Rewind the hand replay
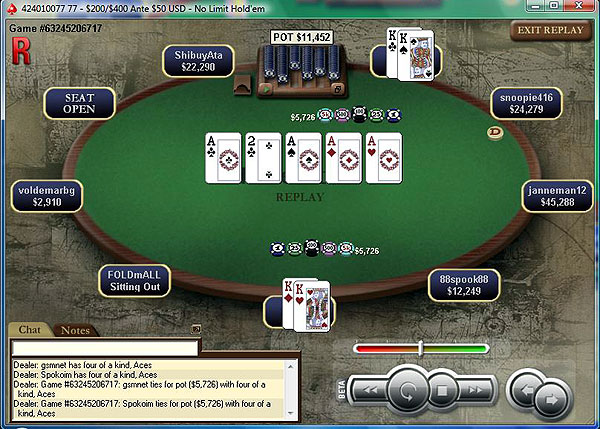The width and height of the screenshot is (600, 429). pyautogui.click(x=369, y=388)
